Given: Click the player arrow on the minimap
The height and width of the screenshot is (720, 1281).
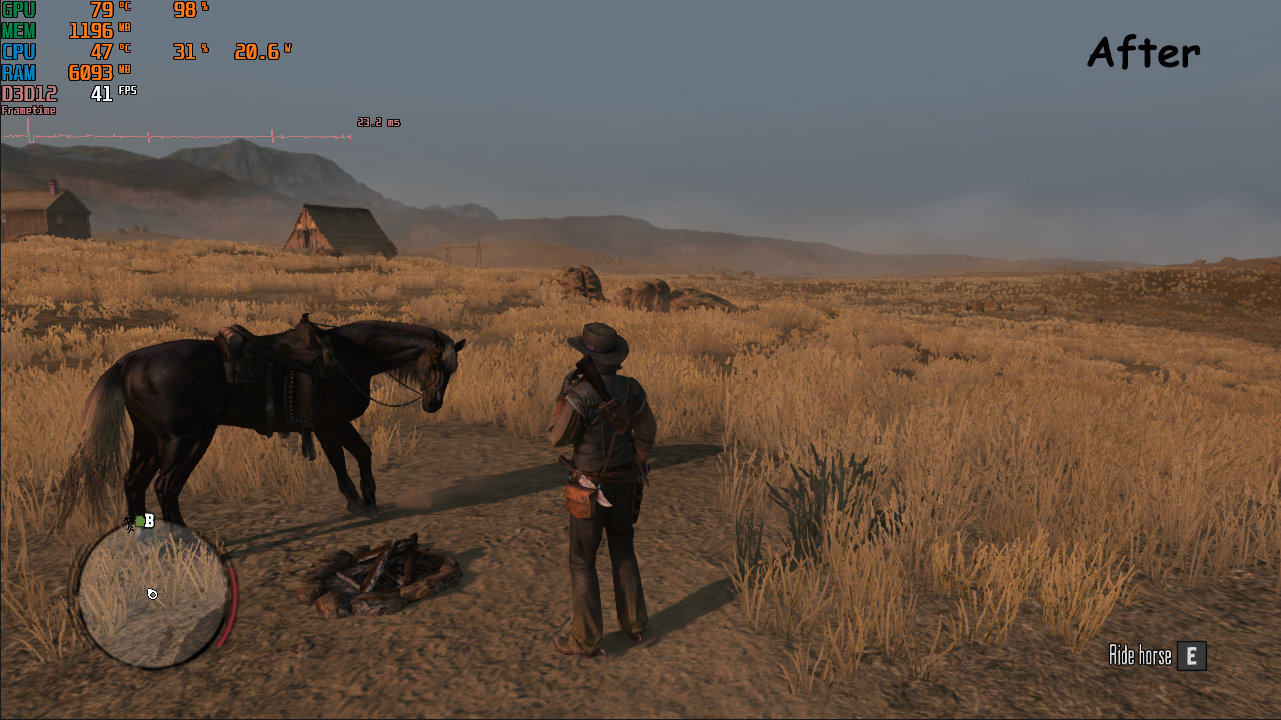Looking at the screenshot, I should click(152, 594).
